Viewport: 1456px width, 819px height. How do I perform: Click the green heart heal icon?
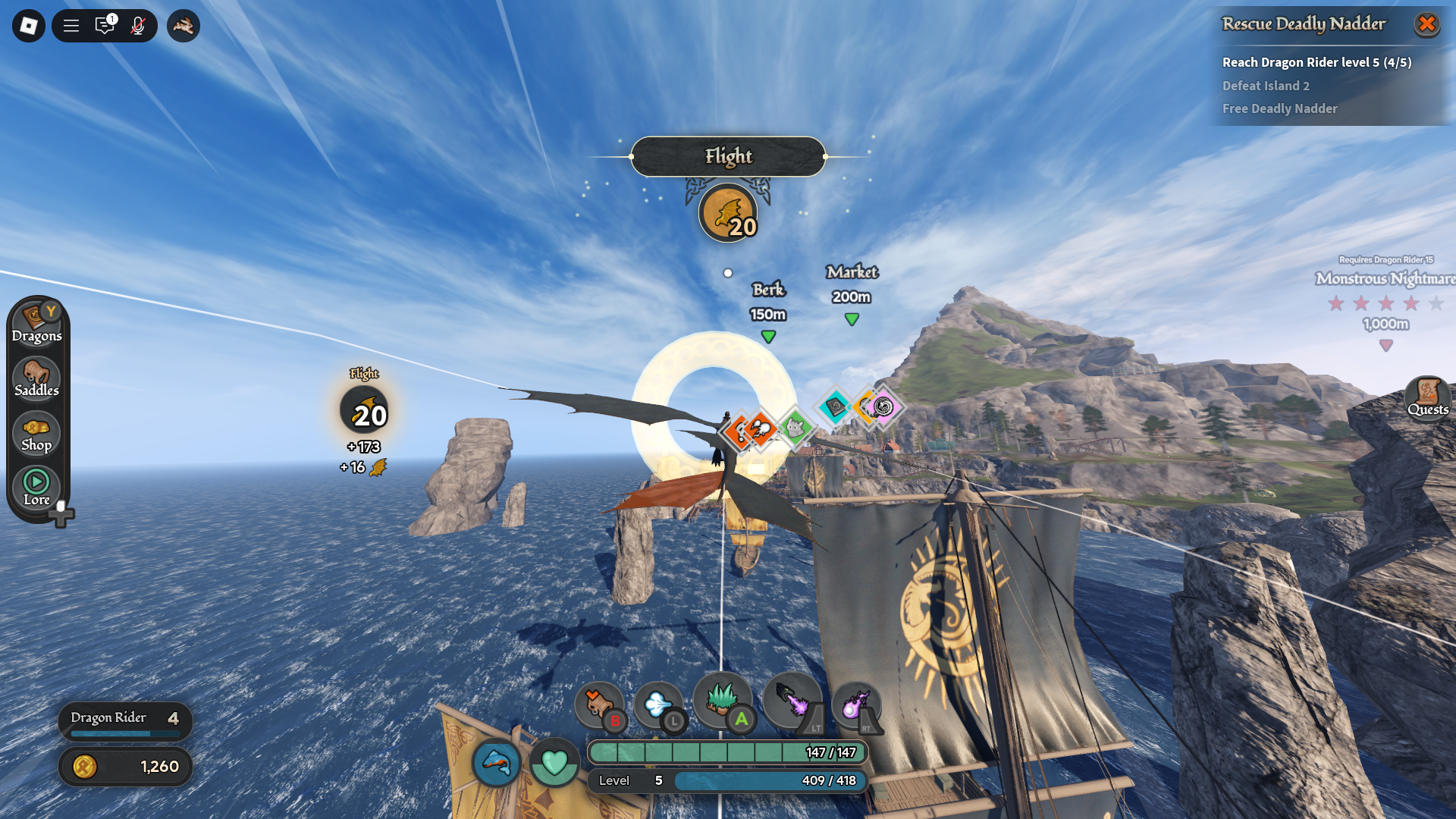click(554, 761)
